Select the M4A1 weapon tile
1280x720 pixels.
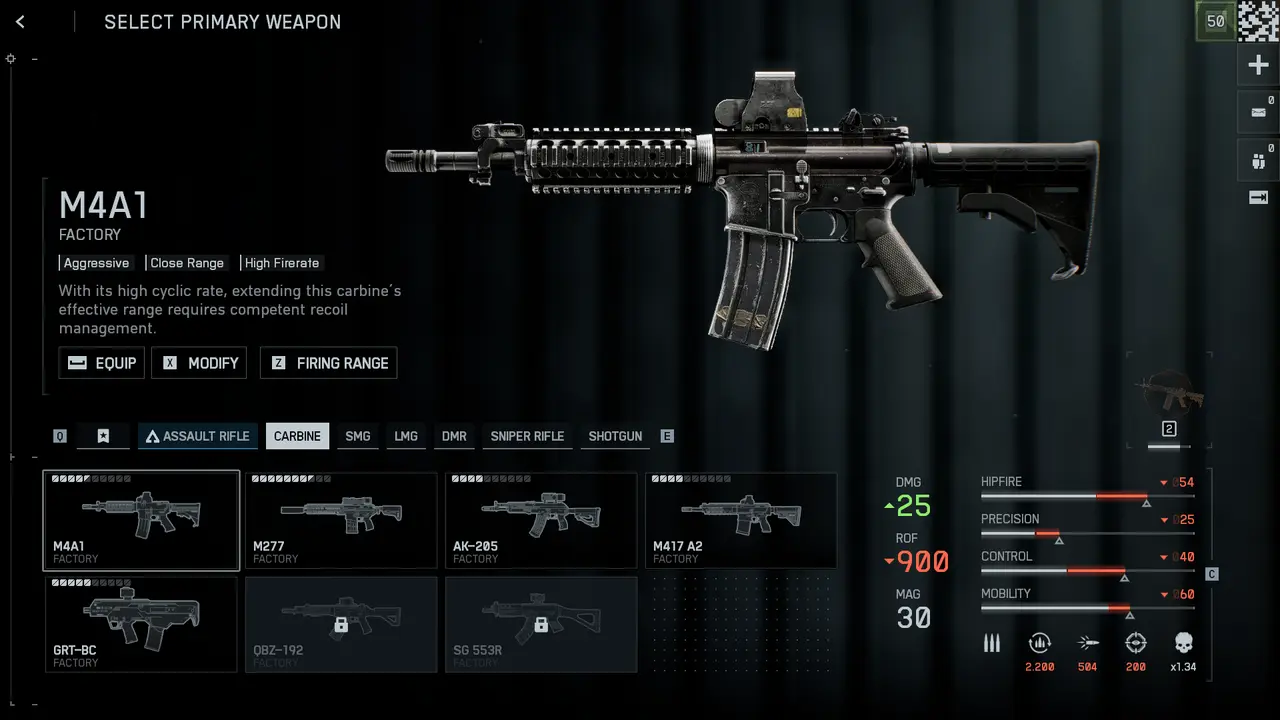[141, 520]
